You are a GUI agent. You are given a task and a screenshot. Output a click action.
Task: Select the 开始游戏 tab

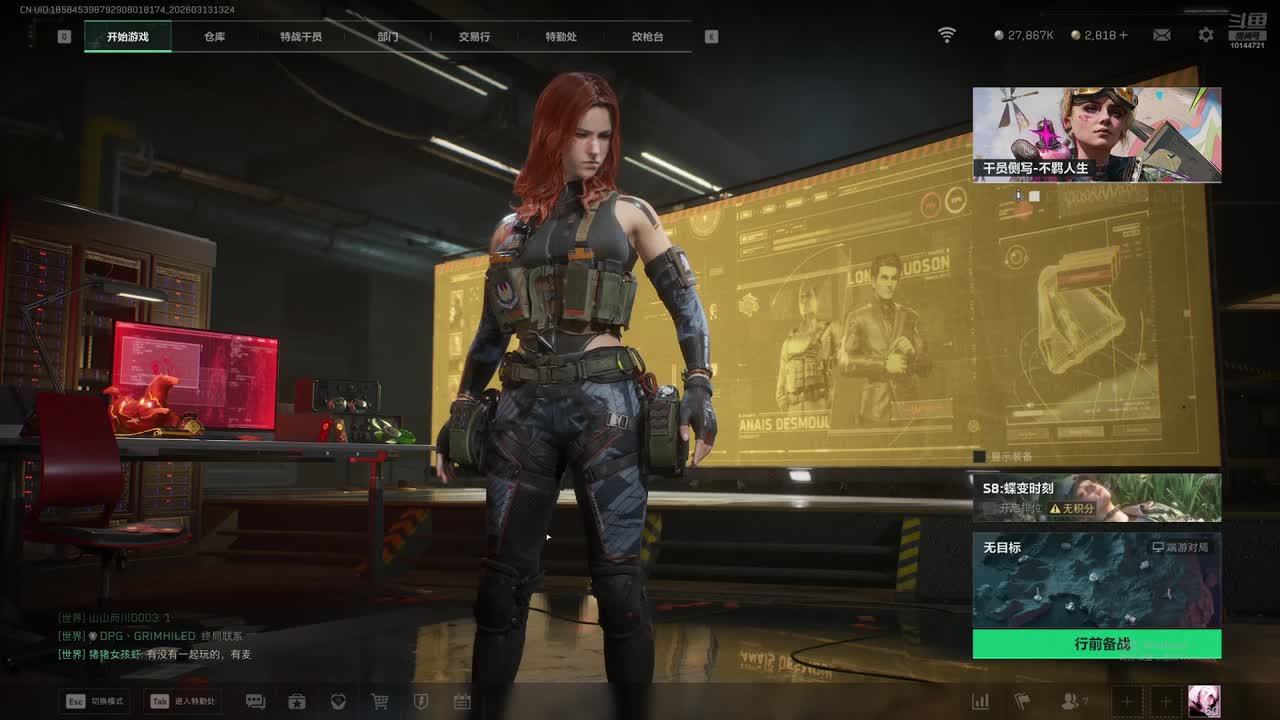click(128, 37)
